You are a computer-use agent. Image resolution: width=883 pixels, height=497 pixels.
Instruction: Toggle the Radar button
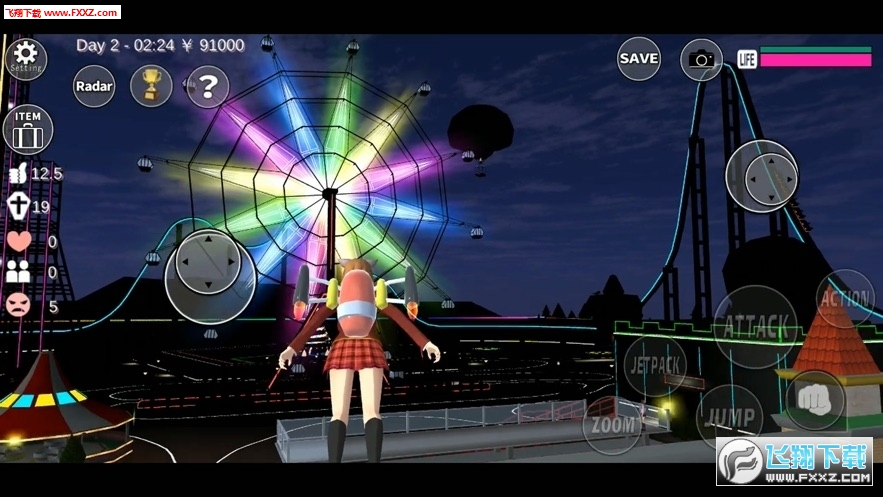(94, 87)
